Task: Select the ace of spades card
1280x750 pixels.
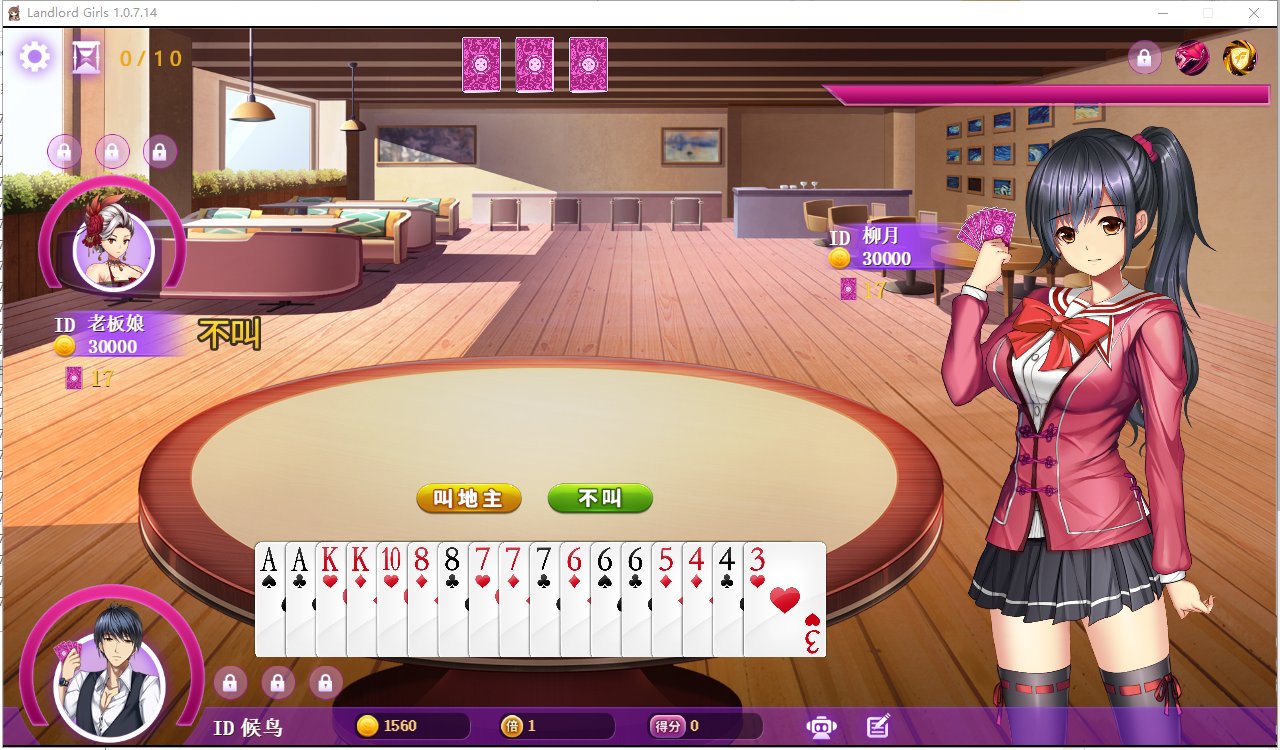Action: pos(269,600)
